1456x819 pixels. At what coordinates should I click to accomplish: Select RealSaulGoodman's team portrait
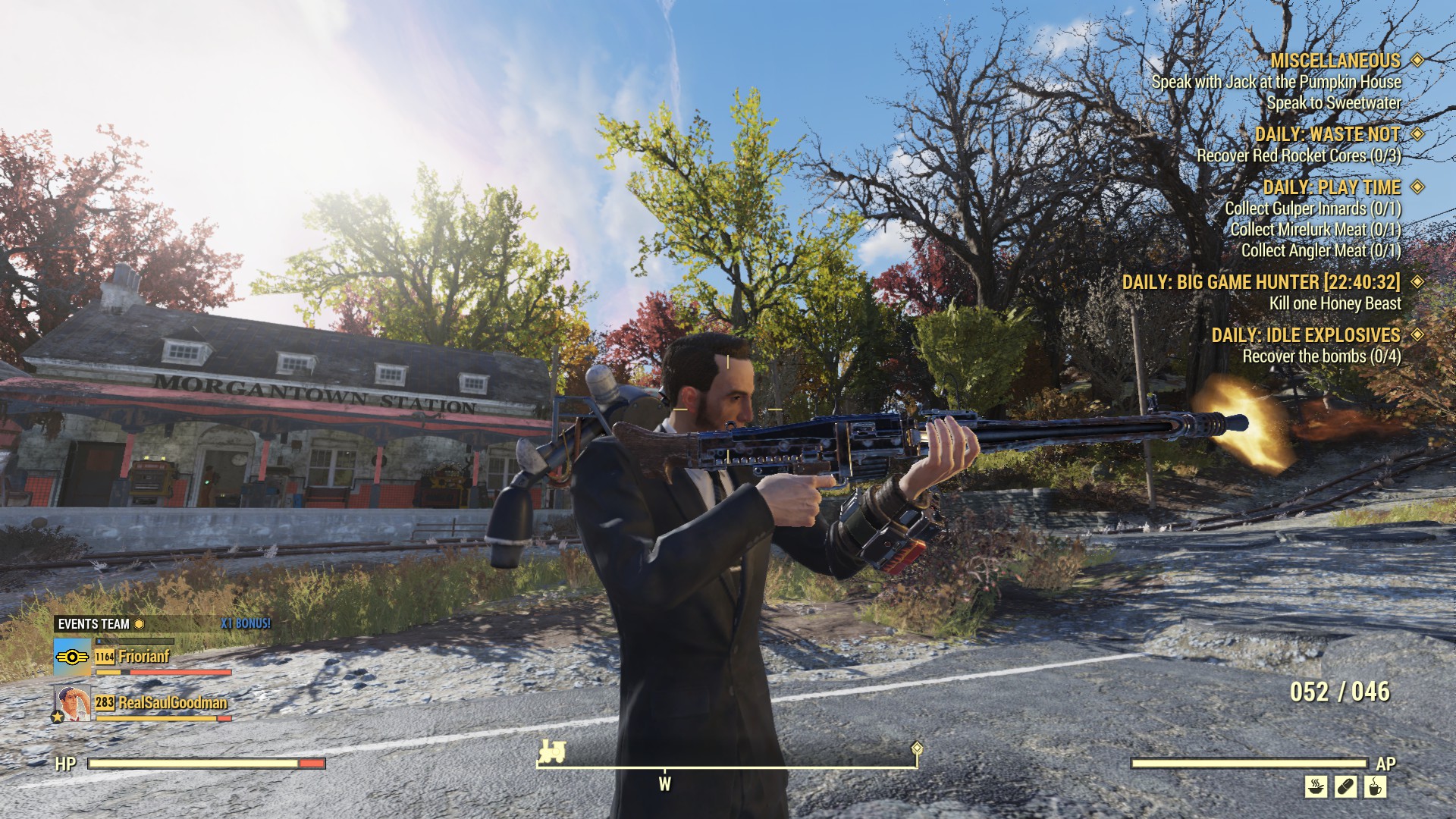[72, 703]
